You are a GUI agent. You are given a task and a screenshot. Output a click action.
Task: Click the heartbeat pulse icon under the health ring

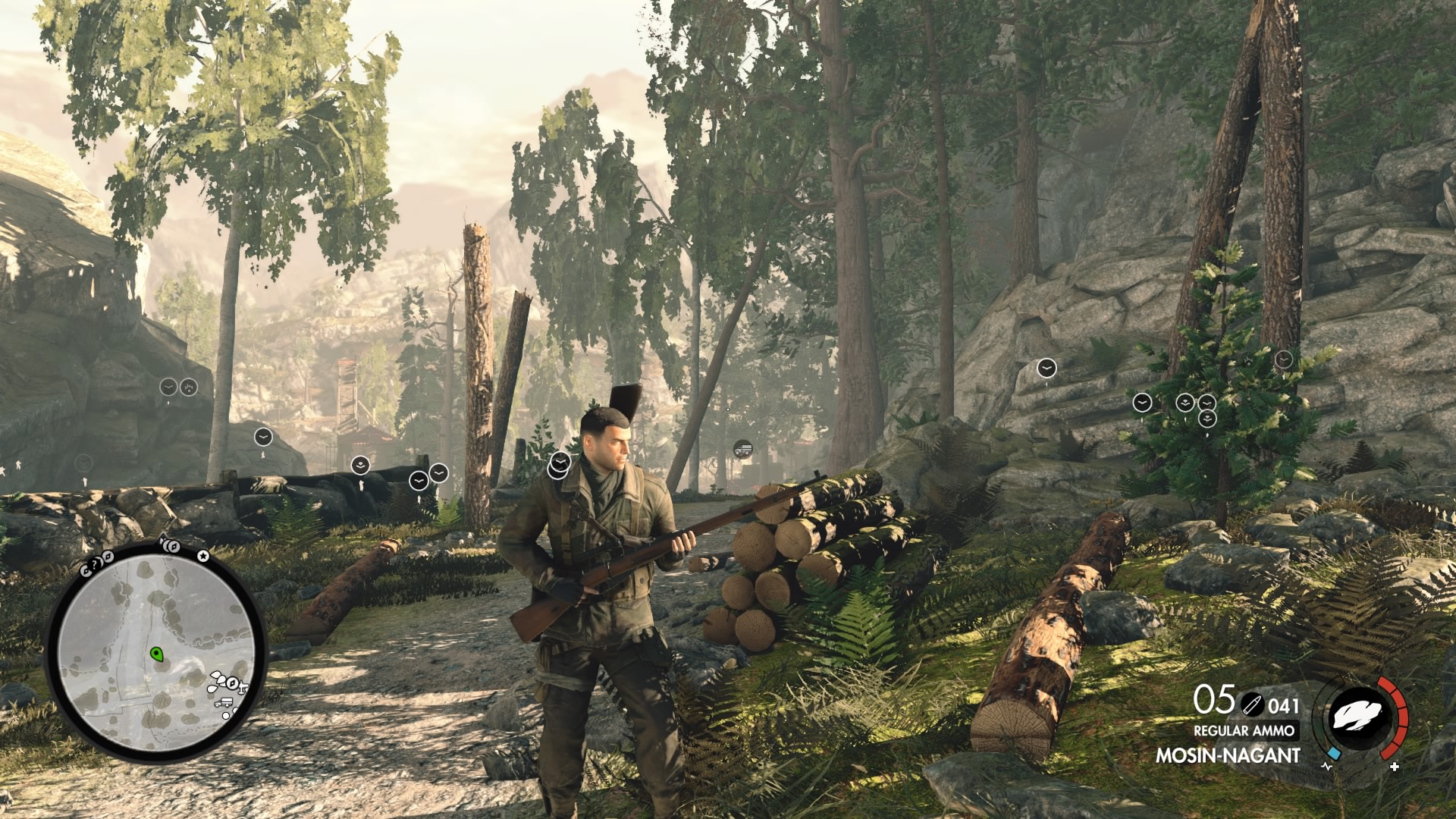tap(1326, 767)
